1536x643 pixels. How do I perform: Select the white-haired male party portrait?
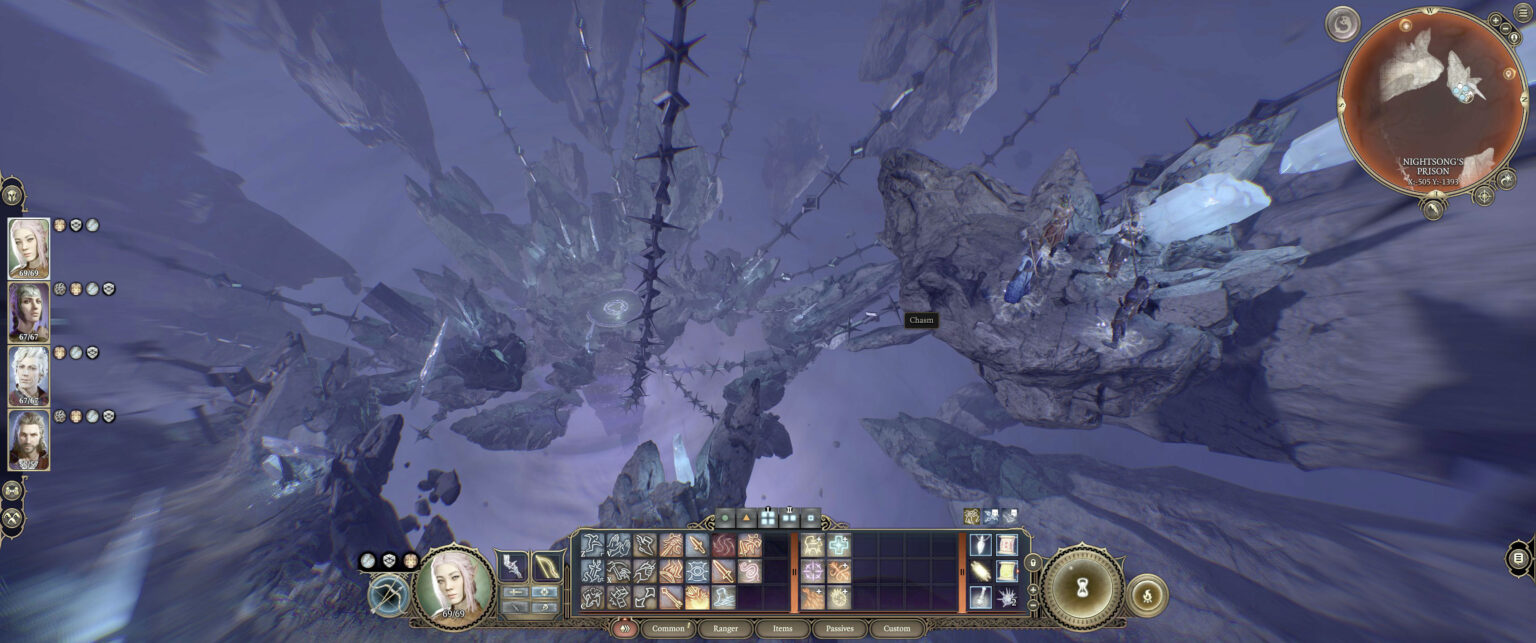(x=29, y=375)
